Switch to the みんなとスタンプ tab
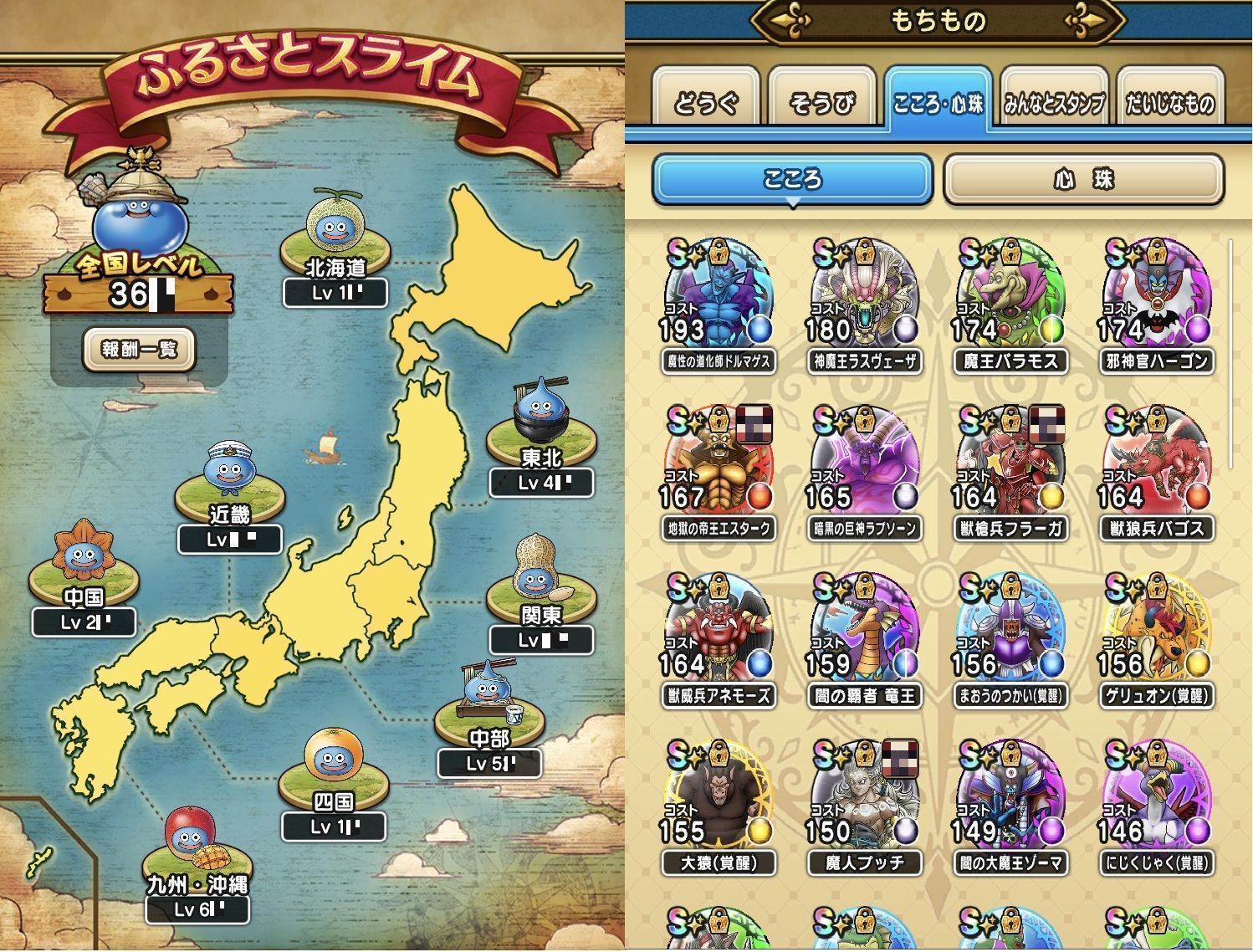Screen dimensions: 1253x952 click(1053, 101)
